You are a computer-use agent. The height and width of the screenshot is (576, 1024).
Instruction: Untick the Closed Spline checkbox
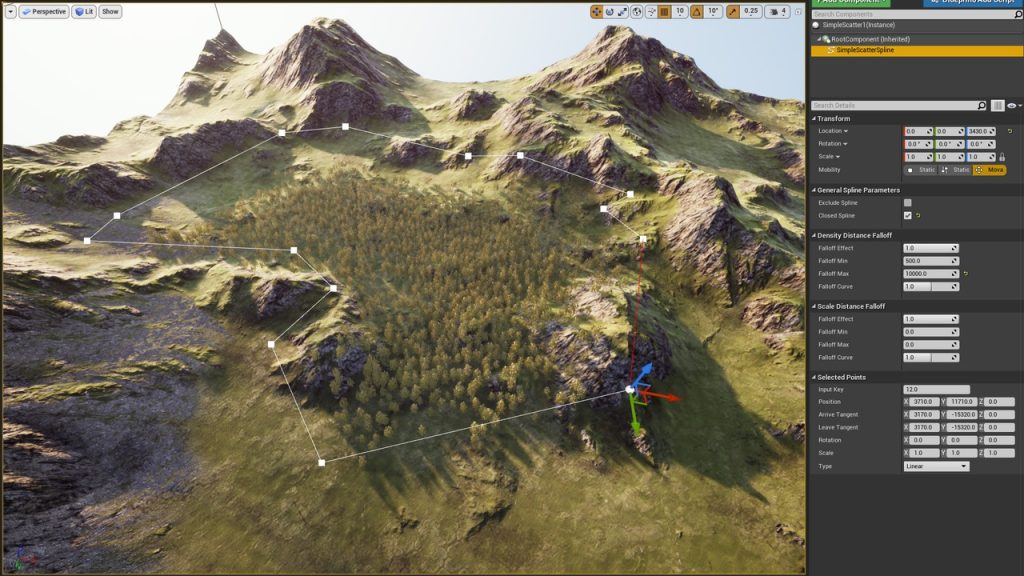908,215
